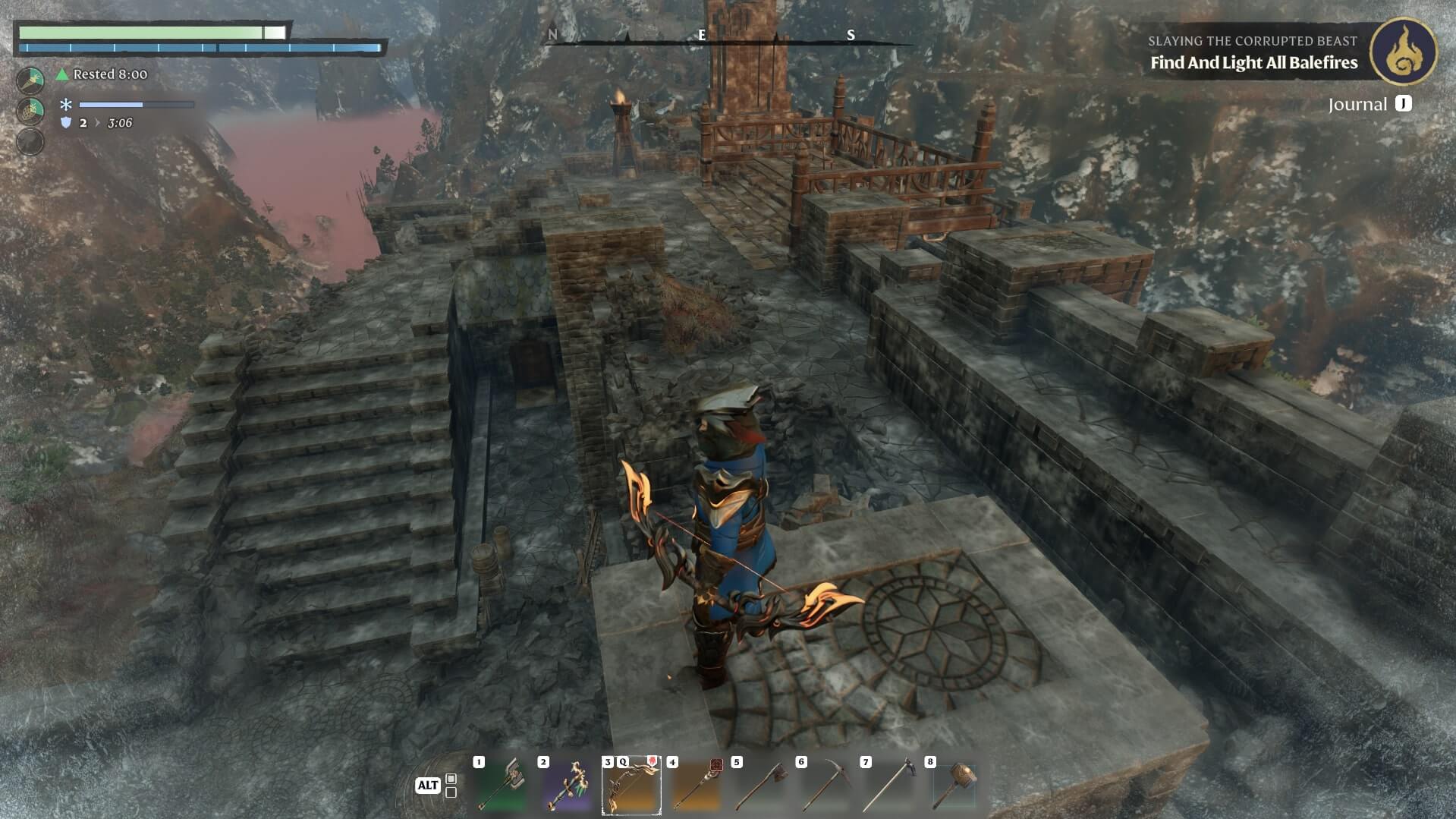
Task: Pick the felling axe in slot 5
Action: tap(760, 786)
